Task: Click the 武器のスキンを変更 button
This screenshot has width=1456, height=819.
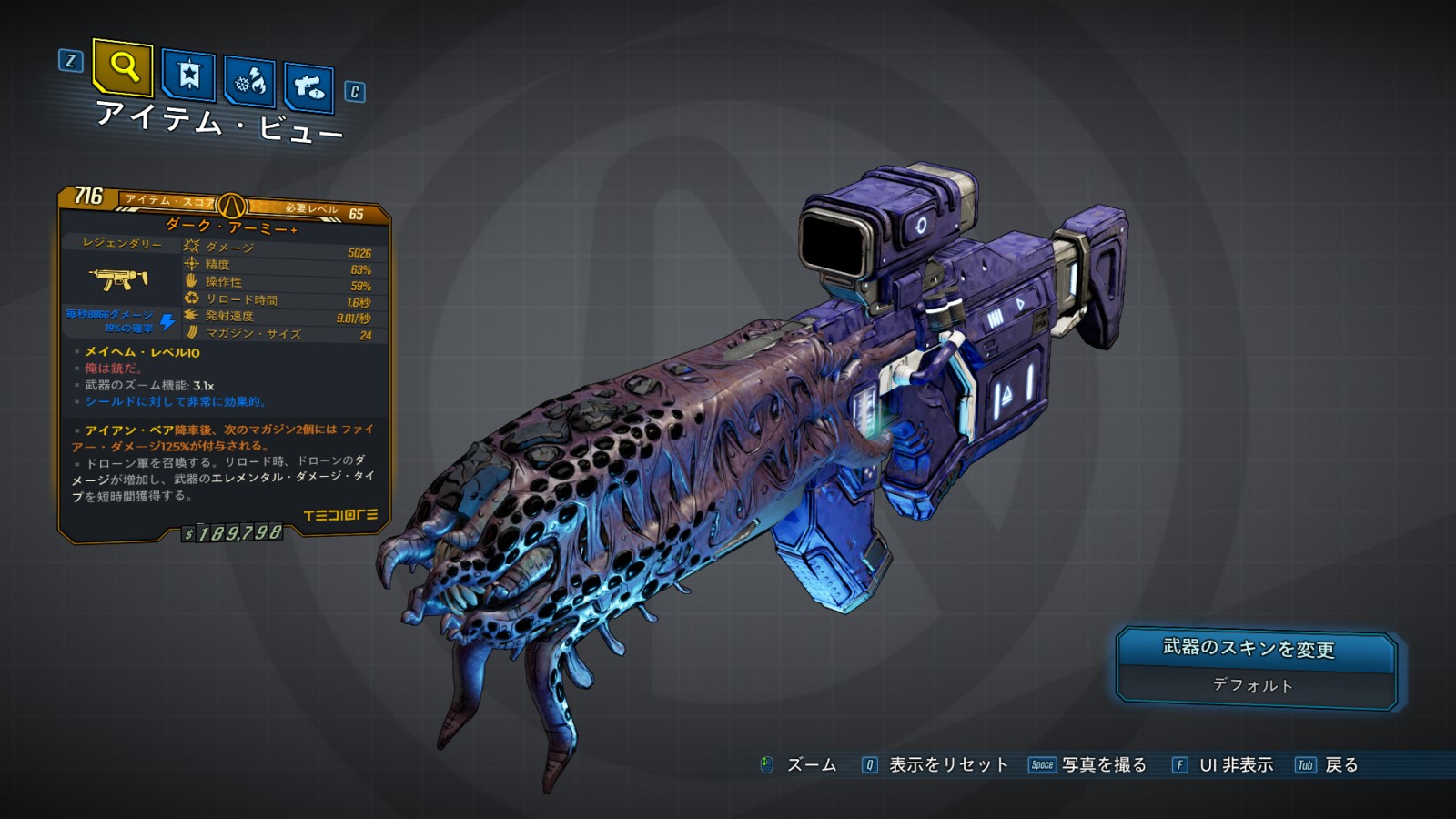Action: coord(1254,649)
